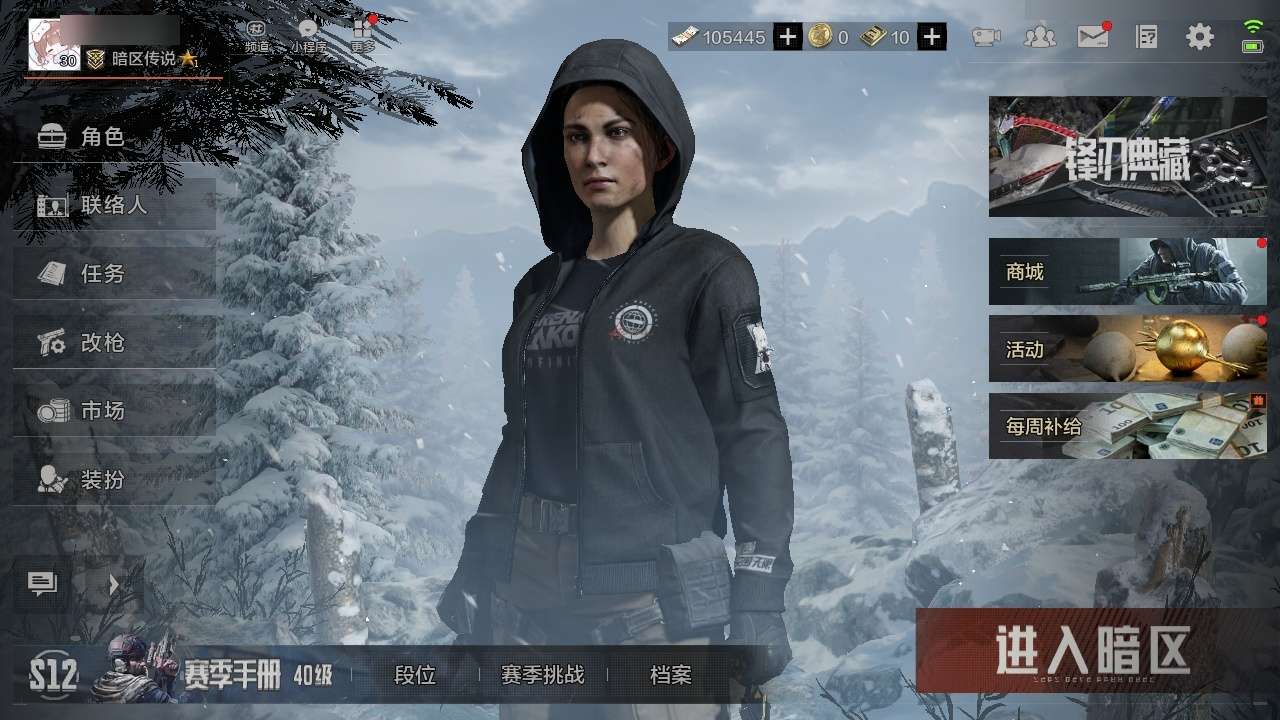1280x720 pixels.
Task: Open the settings gear icon
Action: point(1199,37)
